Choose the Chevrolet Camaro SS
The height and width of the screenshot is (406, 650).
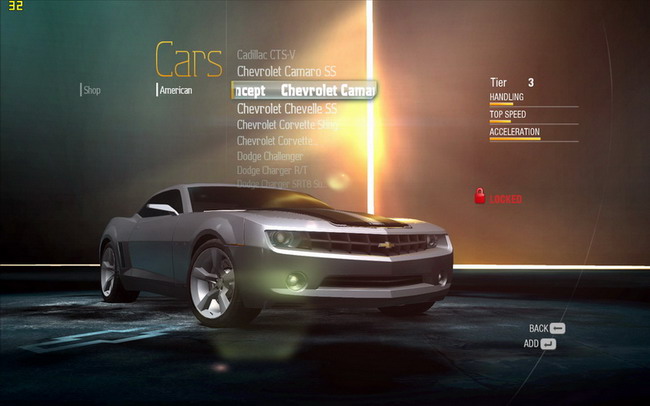point(286,72)
